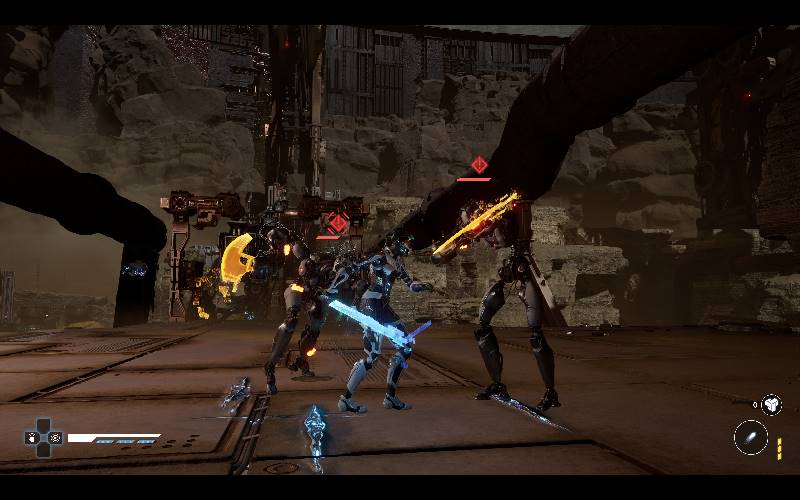Click the white cube cluster icon
Viewport: 800px width, 500px height.
click(x=771, y=404)
